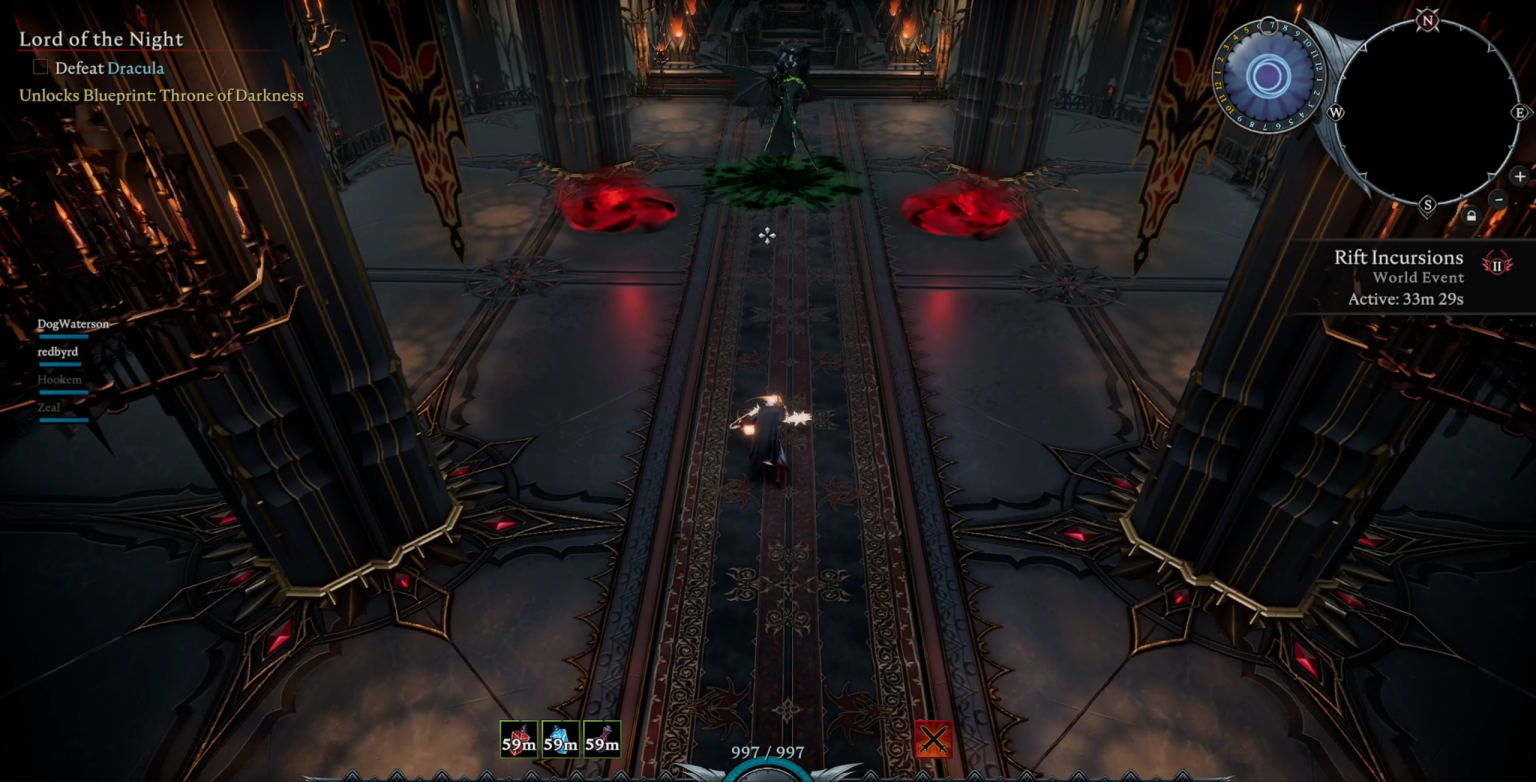Zoom in the minimap with plus button
Screen dimensions: 1536x782
tap(1521, 176)
